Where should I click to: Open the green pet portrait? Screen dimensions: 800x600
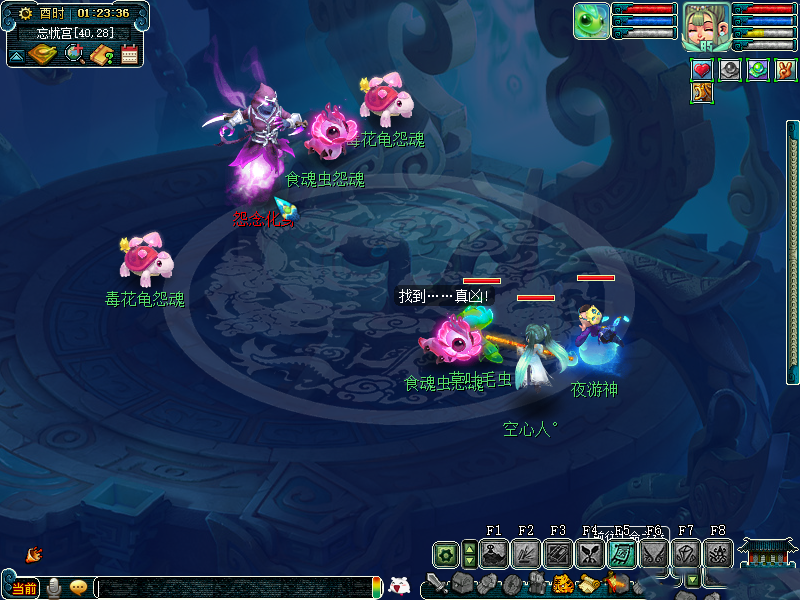(x=591, y=21)
